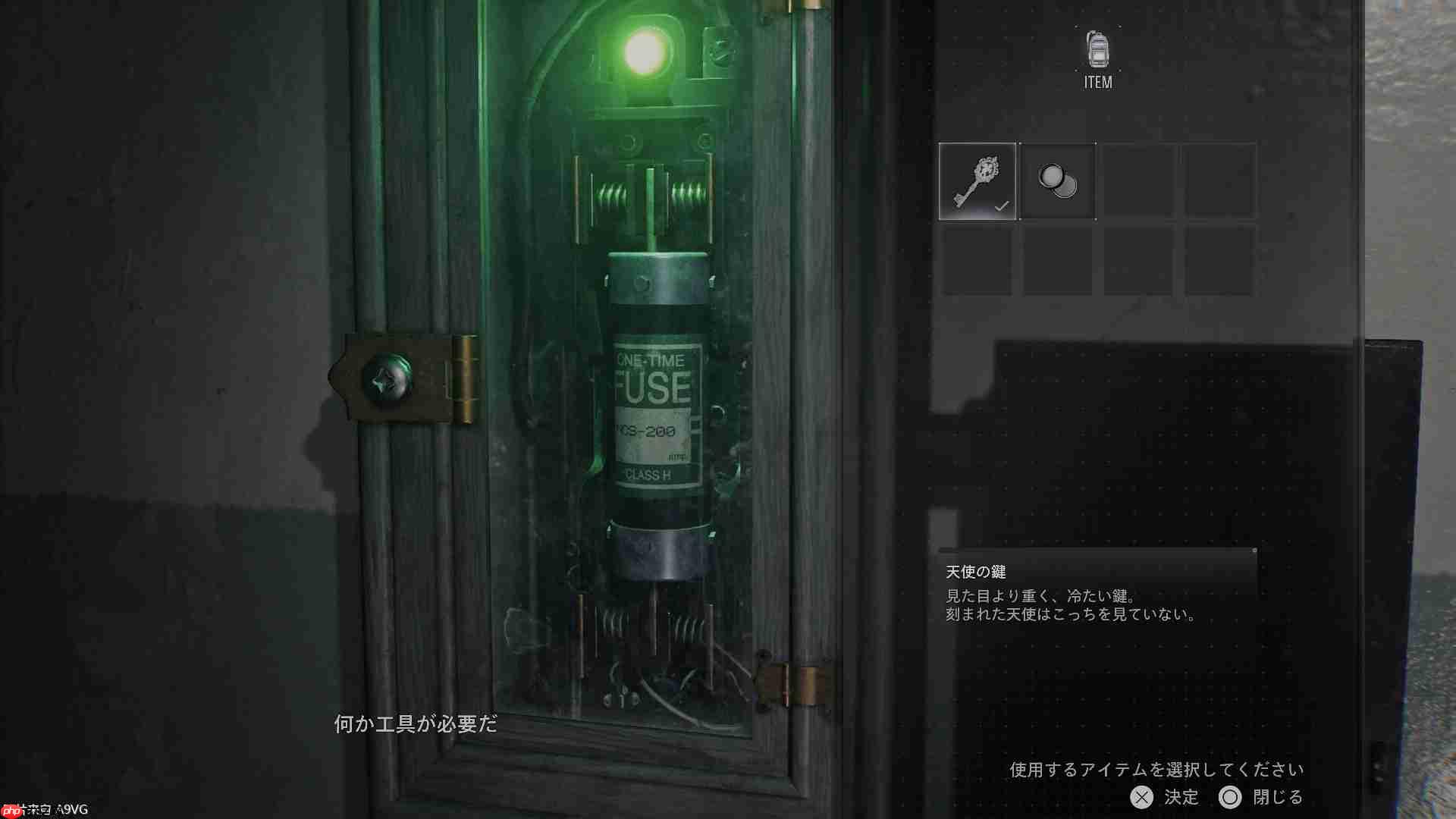
Task: Click the ONE-TIME FUSE canister
Action: [x=656, y=394]
